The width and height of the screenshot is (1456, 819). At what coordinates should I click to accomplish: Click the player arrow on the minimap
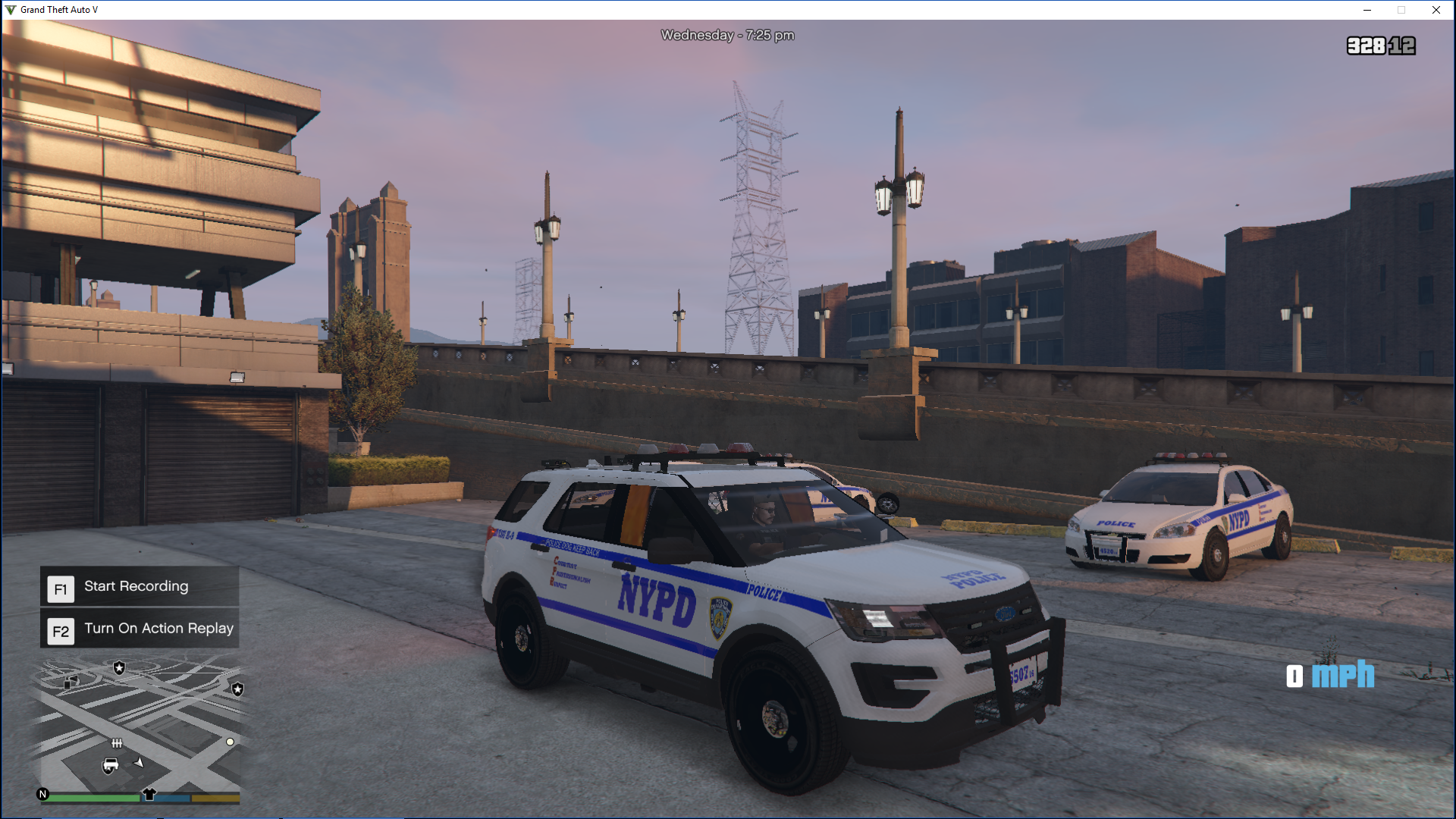click(140, 762)
